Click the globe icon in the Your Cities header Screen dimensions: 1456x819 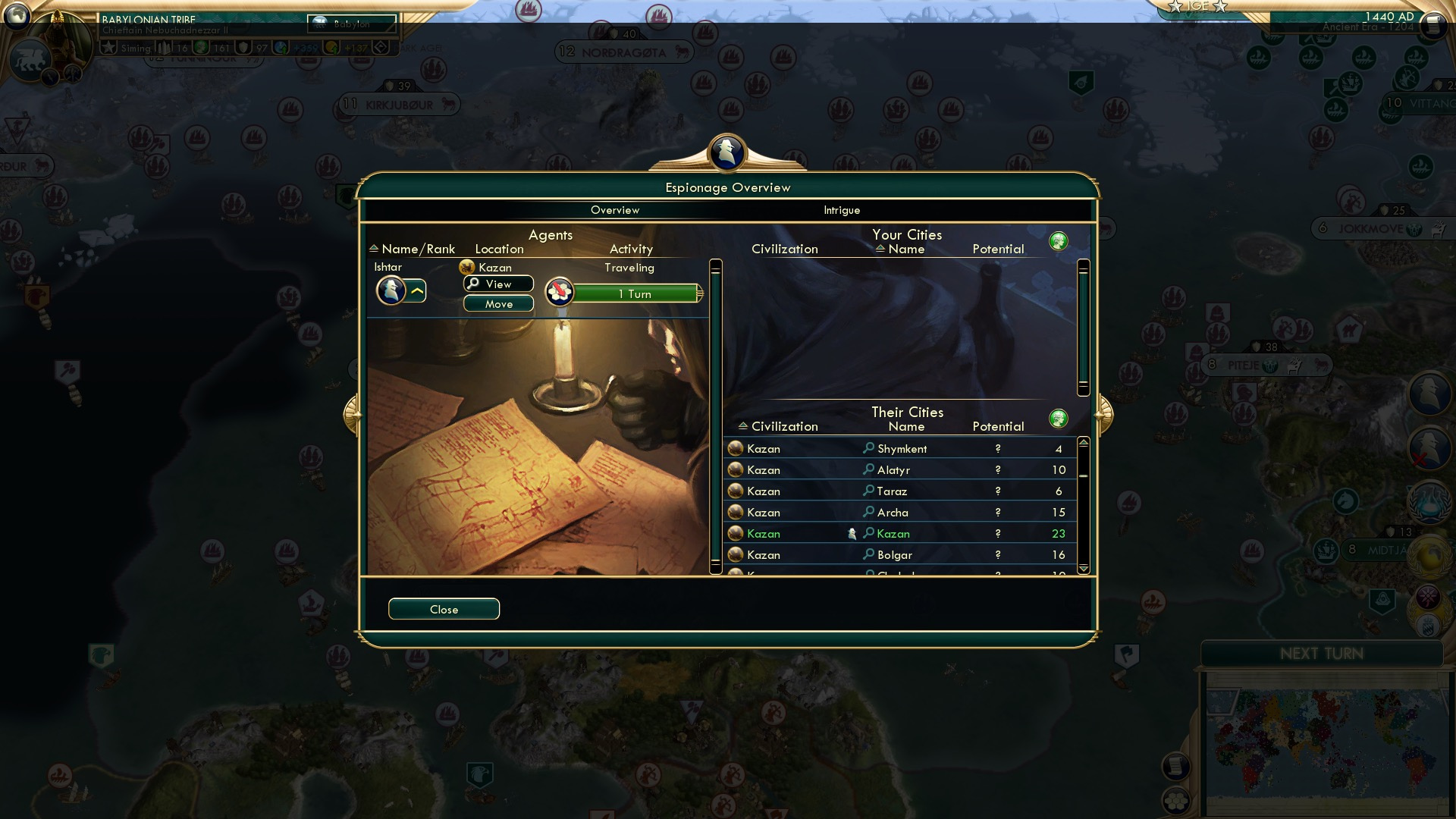pyautogui.click(x=1059, y=240)
